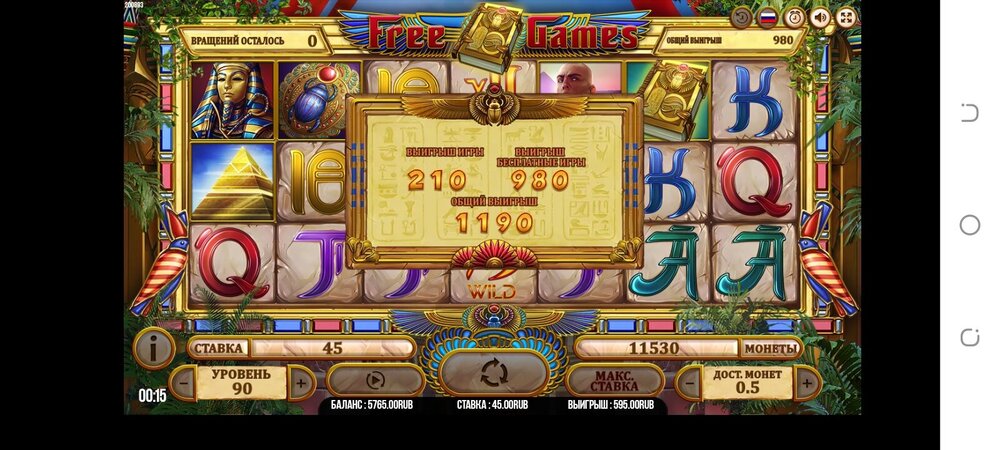Viewport: 1000px width, 450px height.
Task: Open the info paytable button
Action: click(x=154, y=348)
